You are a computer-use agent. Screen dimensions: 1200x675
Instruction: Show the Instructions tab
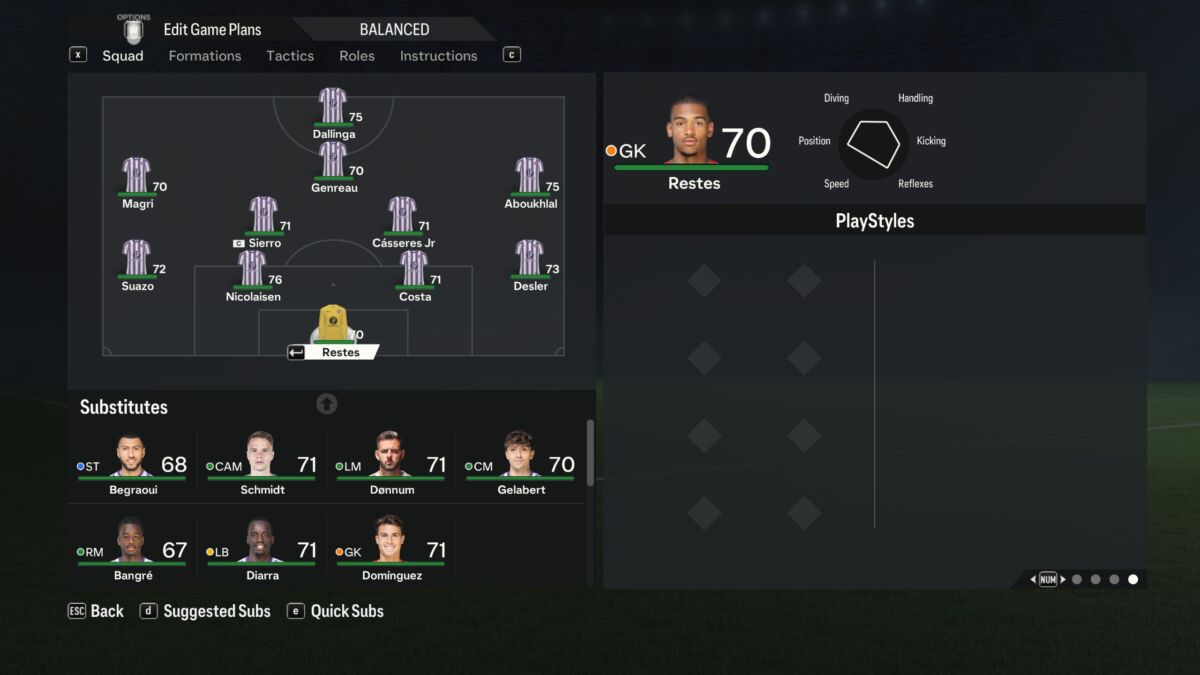(438, 56)
